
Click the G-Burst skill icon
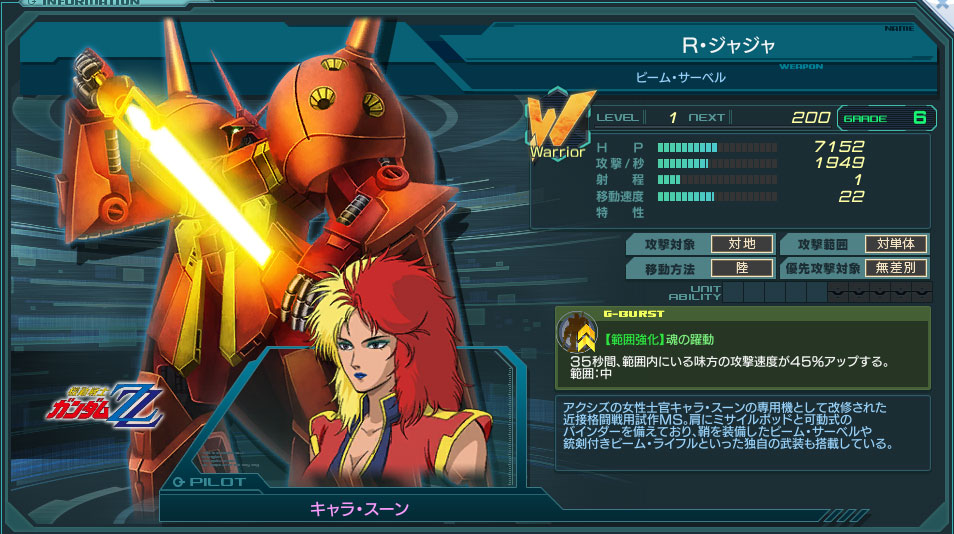(x=575, y=333)
